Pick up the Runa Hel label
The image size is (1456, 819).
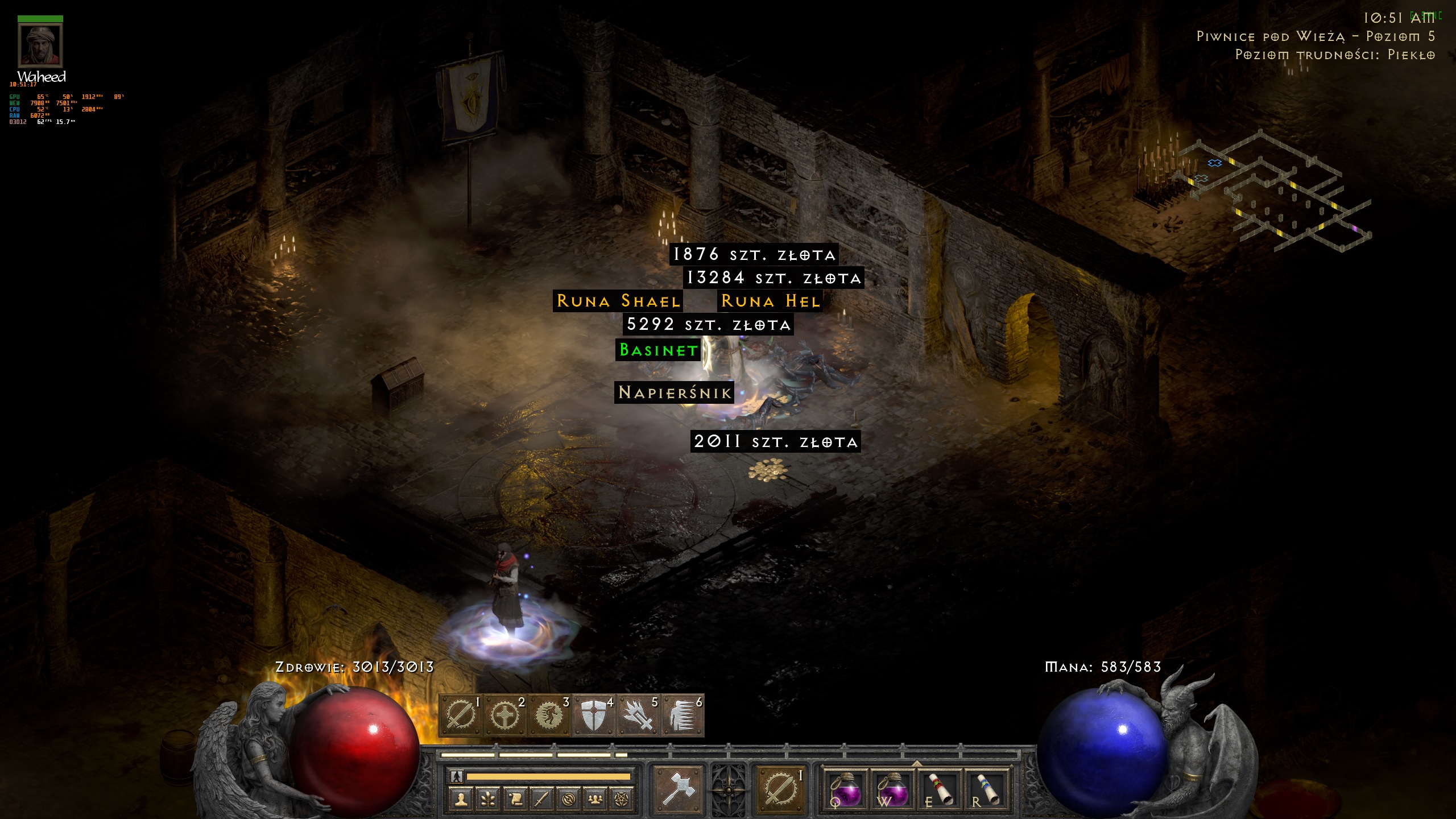[771, 301]
